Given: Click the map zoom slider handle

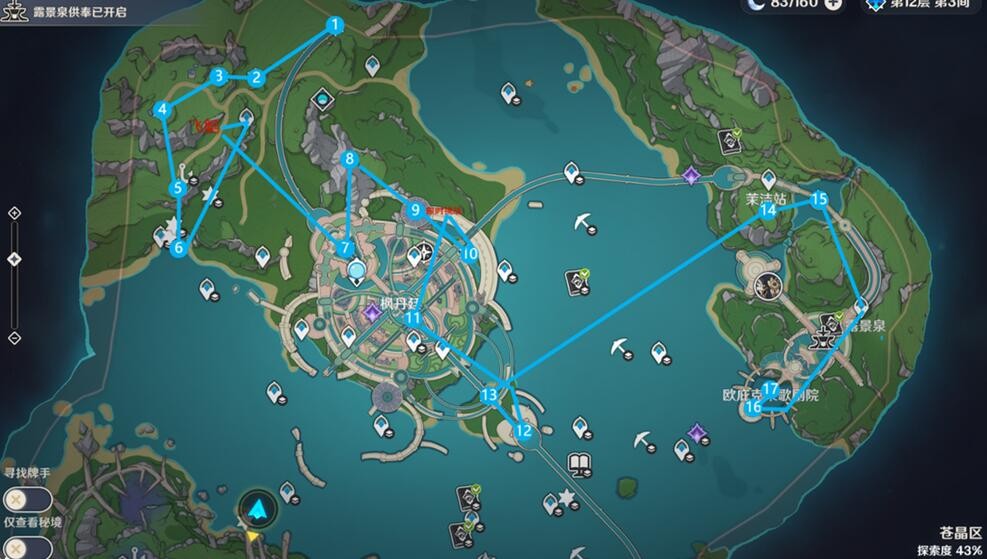Looking at the screenshot, I should point(14,259).
